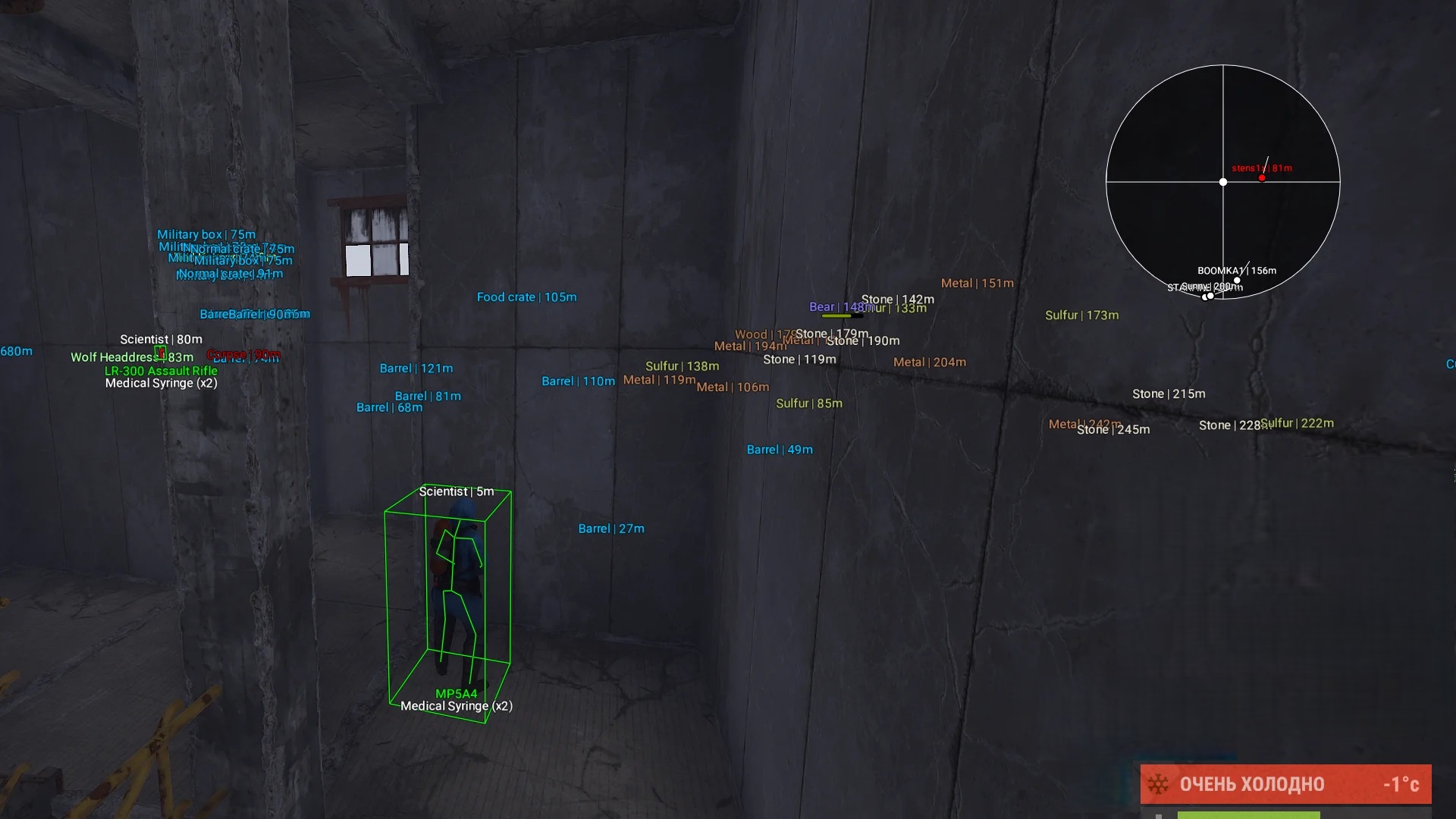The height and width of the screenshot is (819, 1456).
Task: Select the red stens1x enemy dot on radar
Action: [x=1263, y=177]
